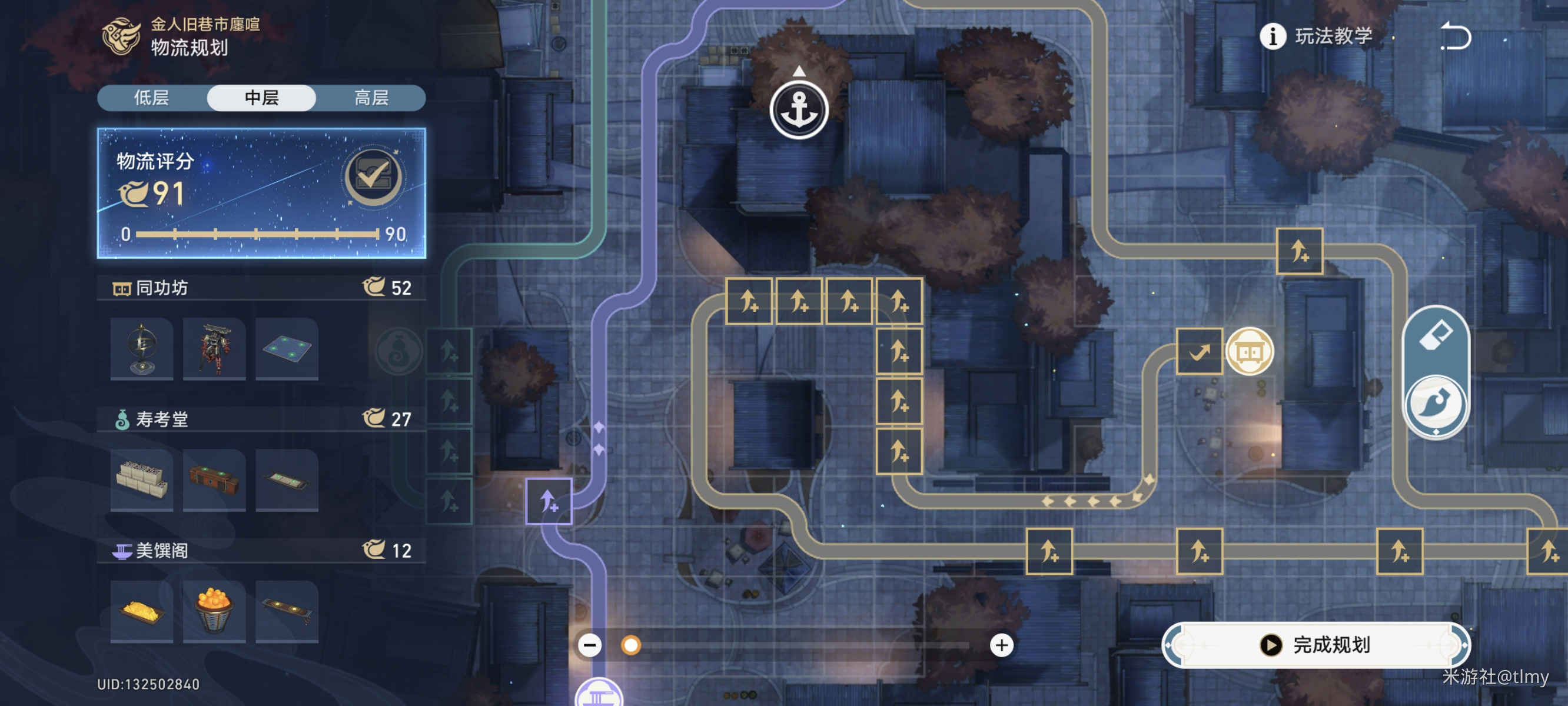Select the armillary sphere cargo item
Image resolution: width=1568 pixels, height=706 pixels.
pos(142,349)
